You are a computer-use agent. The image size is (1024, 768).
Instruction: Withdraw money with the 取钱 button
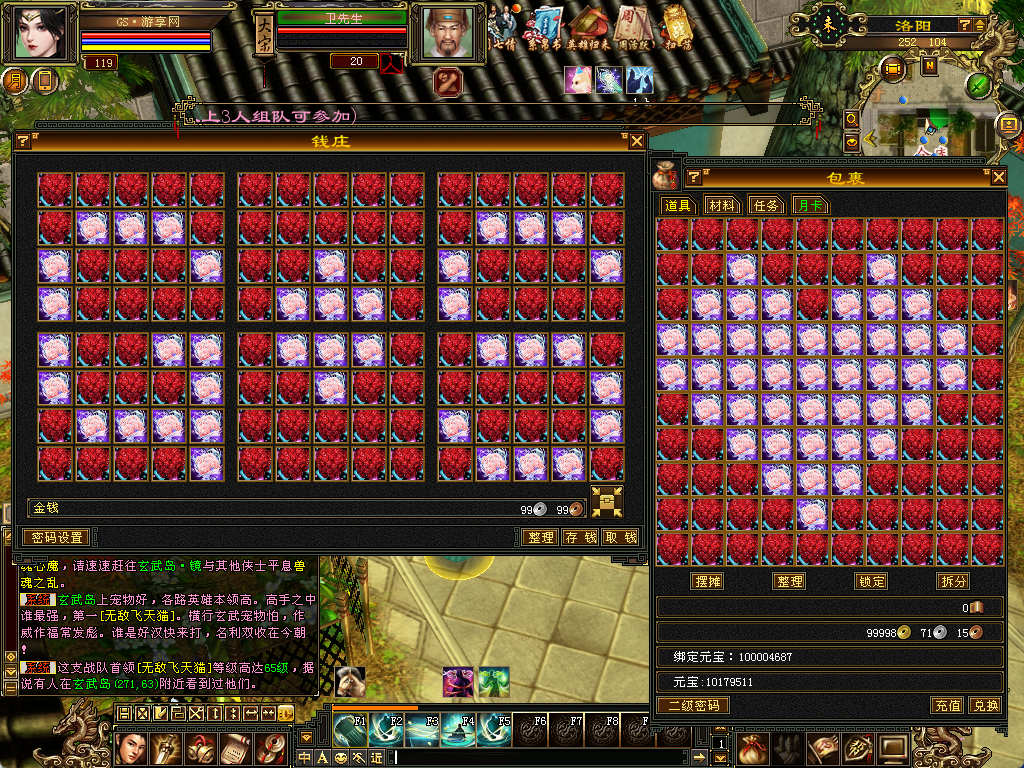click(620, 537)
